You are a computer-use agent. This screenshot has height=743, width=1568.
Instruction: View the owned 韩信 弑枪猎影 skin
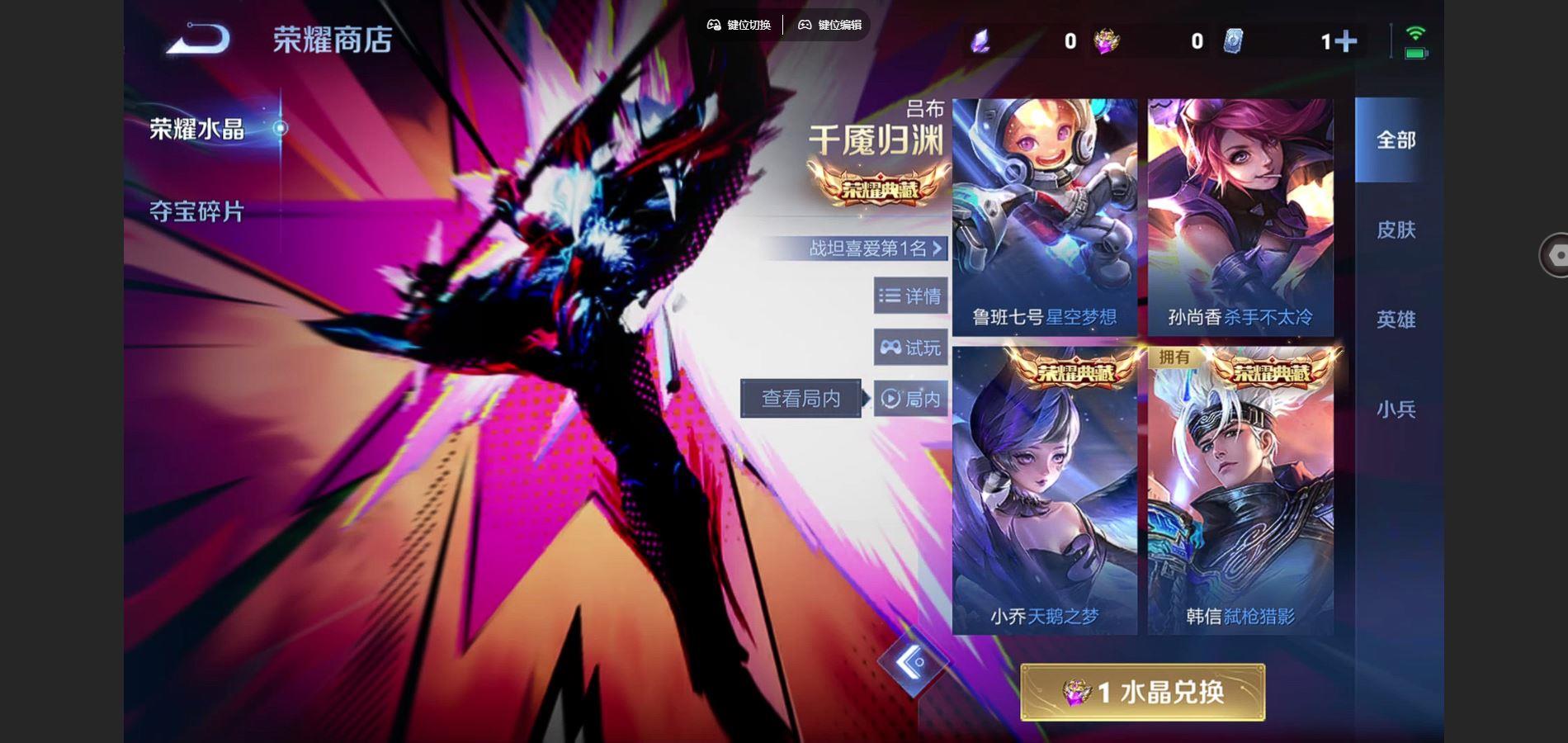tap(1240, 495)
